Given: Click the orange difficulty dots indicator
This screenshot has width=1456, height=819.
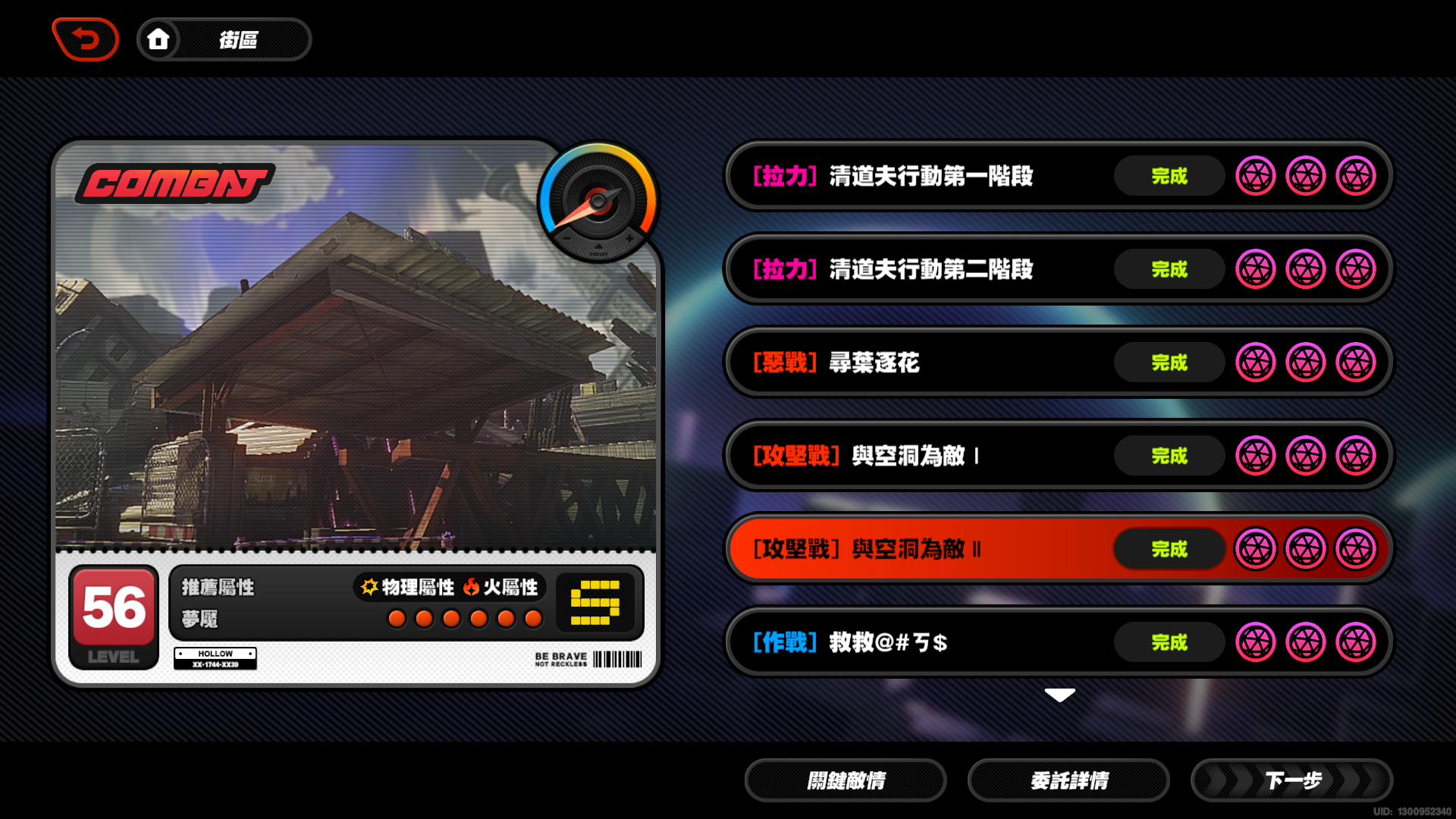Looking at the screenshot, I should coord(466,619).
